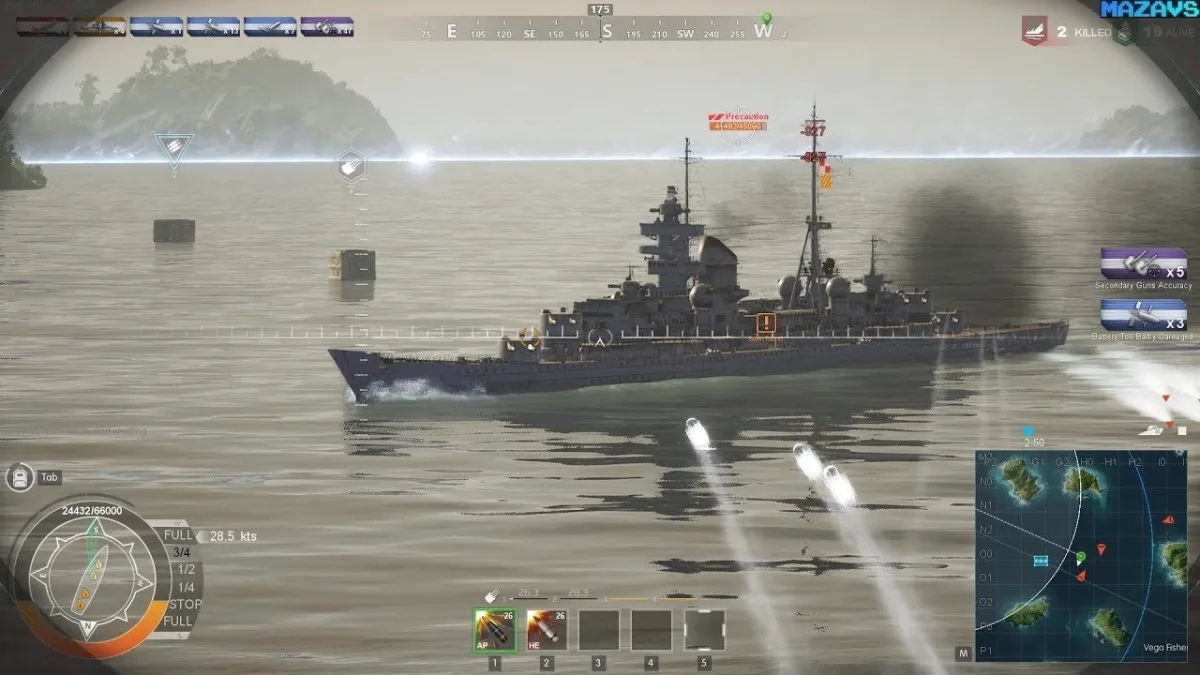
Task: Click the compass bearing strip
Action: click(x=600, y=32)
